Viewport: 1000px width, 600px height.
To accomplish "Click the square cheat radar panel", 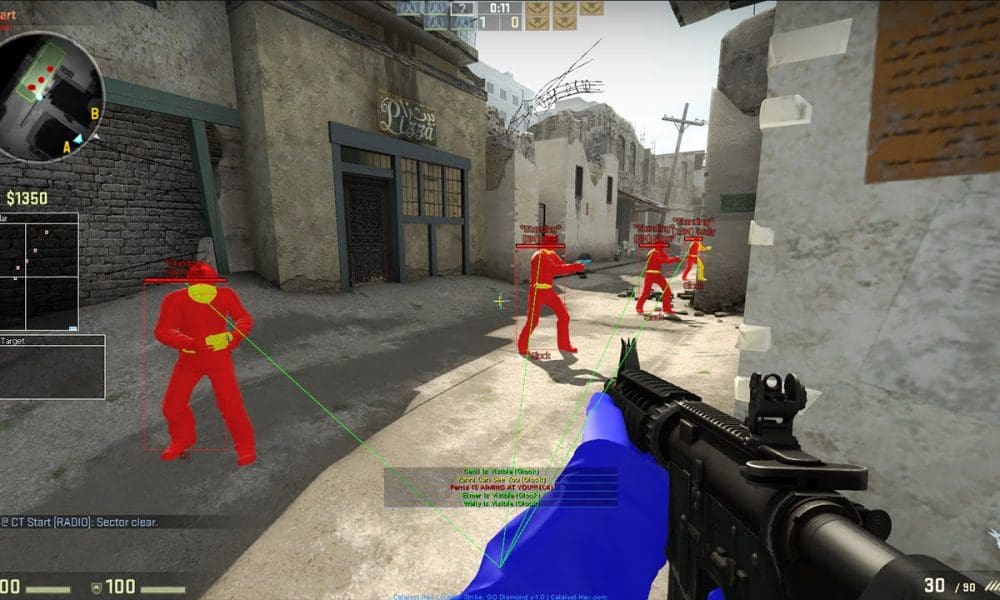I will [38, 271].
